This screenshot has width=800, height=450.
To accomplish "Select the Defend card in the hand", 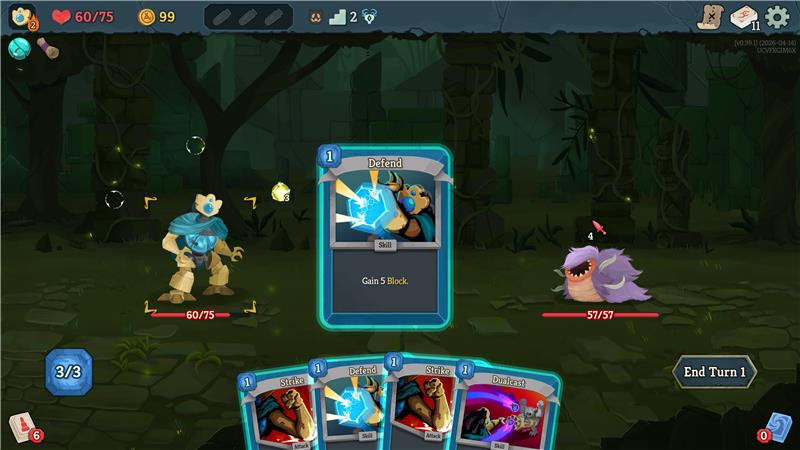I will 349,405.
